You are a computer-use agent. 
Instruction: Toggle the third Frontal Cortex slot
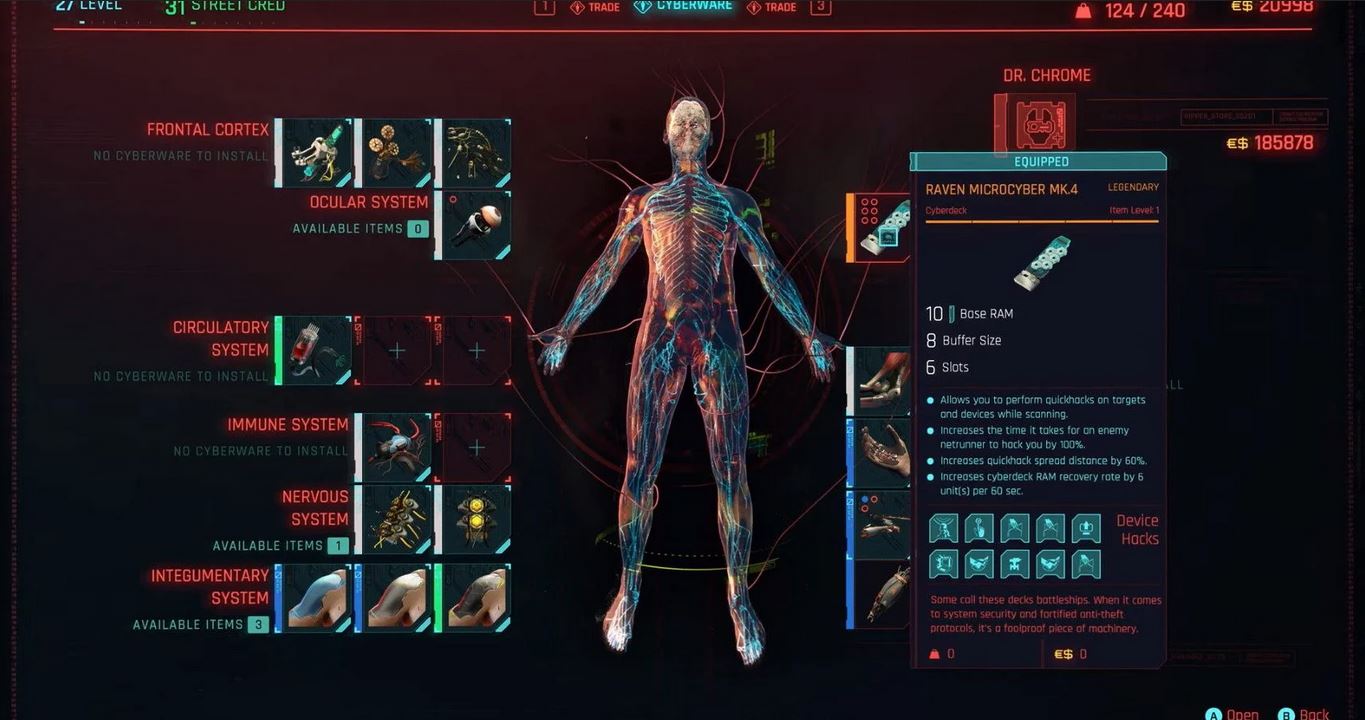475,152
